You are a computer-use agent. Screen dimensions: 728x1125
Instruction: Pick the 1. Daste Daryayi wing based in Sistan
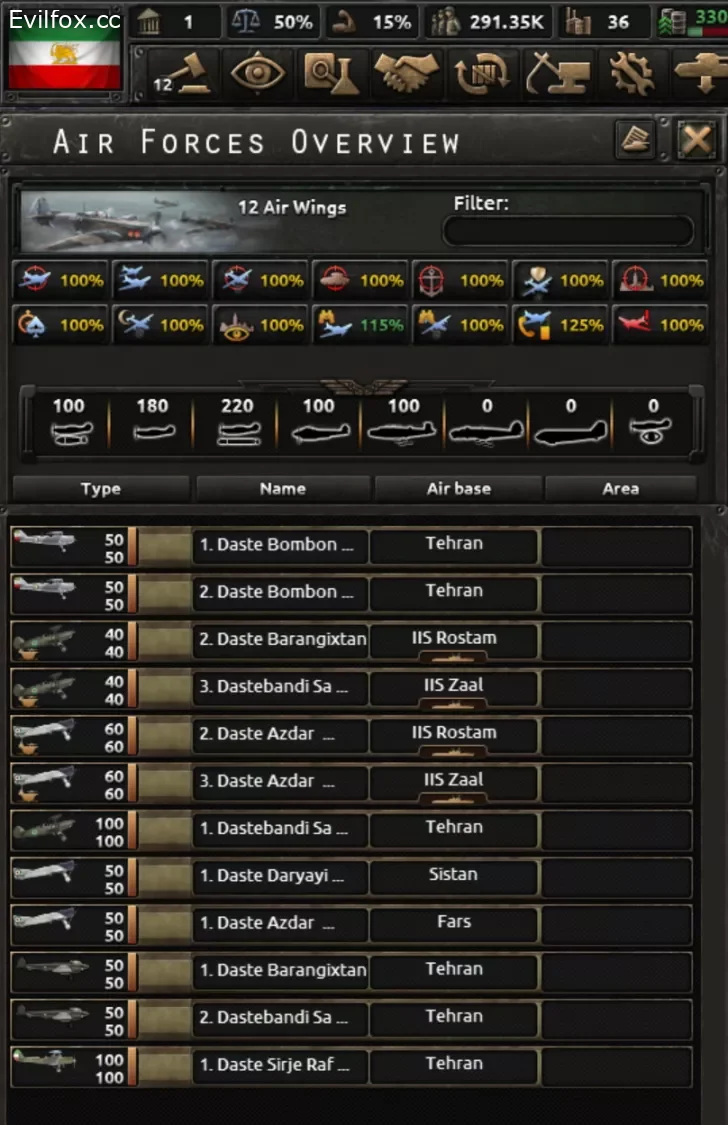(280, 877)
